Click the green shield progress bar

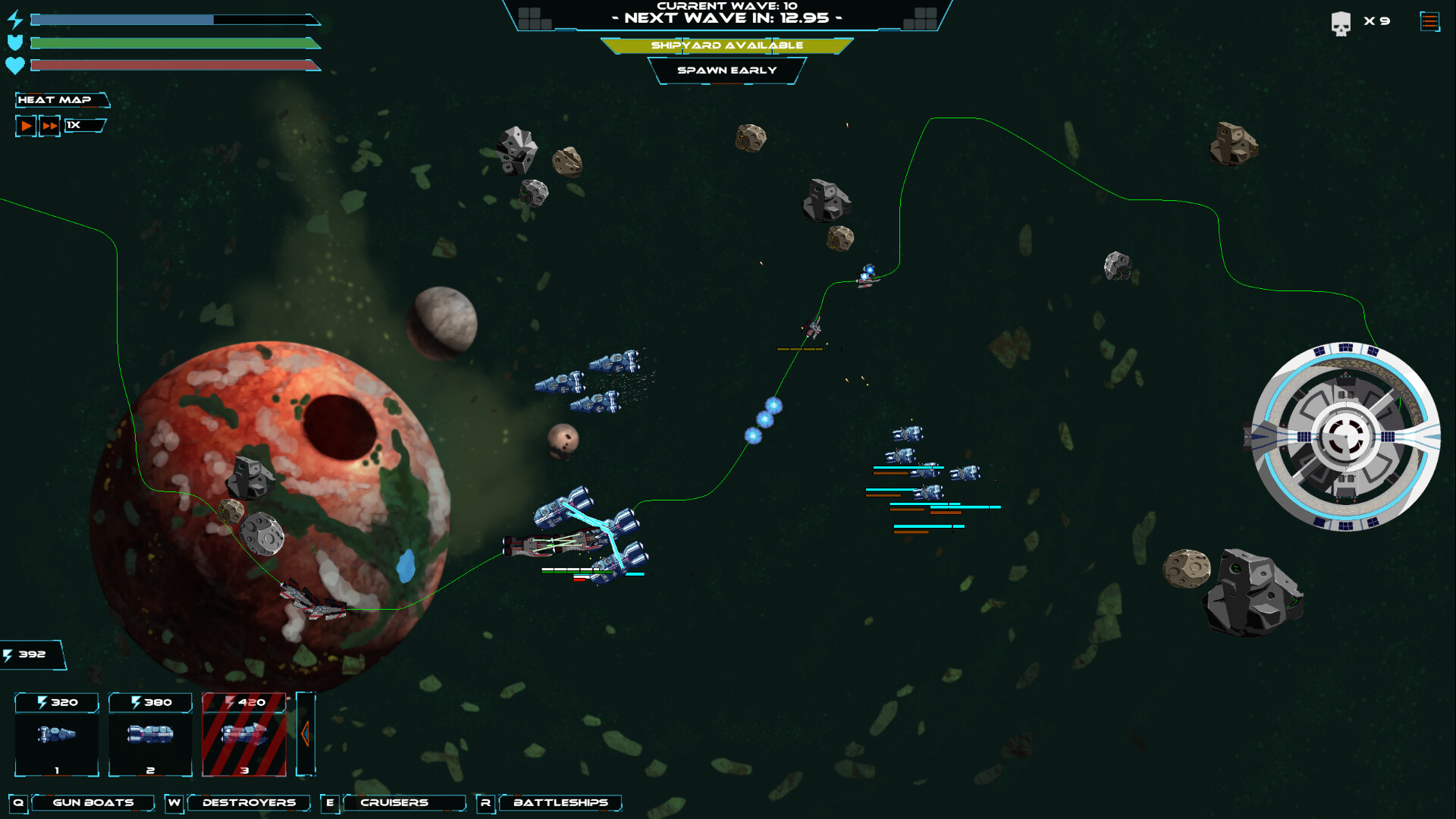tap(171, 42)
